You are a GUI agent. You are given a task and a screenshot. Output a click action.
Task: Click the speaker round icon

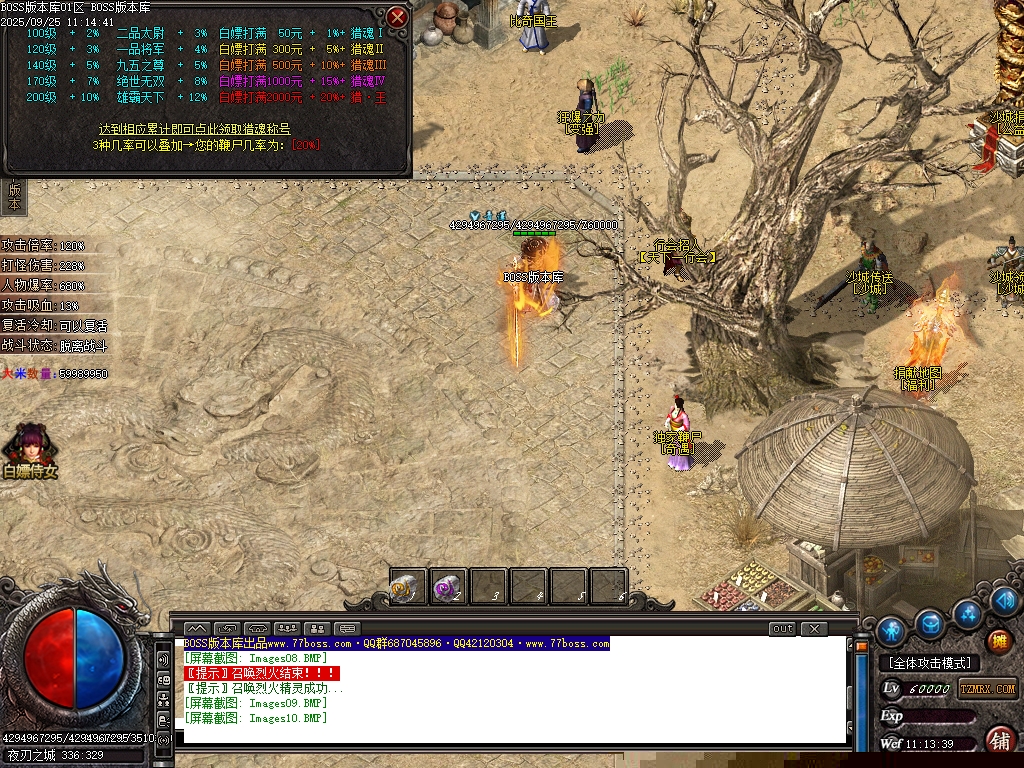(x=1006, y=601)
